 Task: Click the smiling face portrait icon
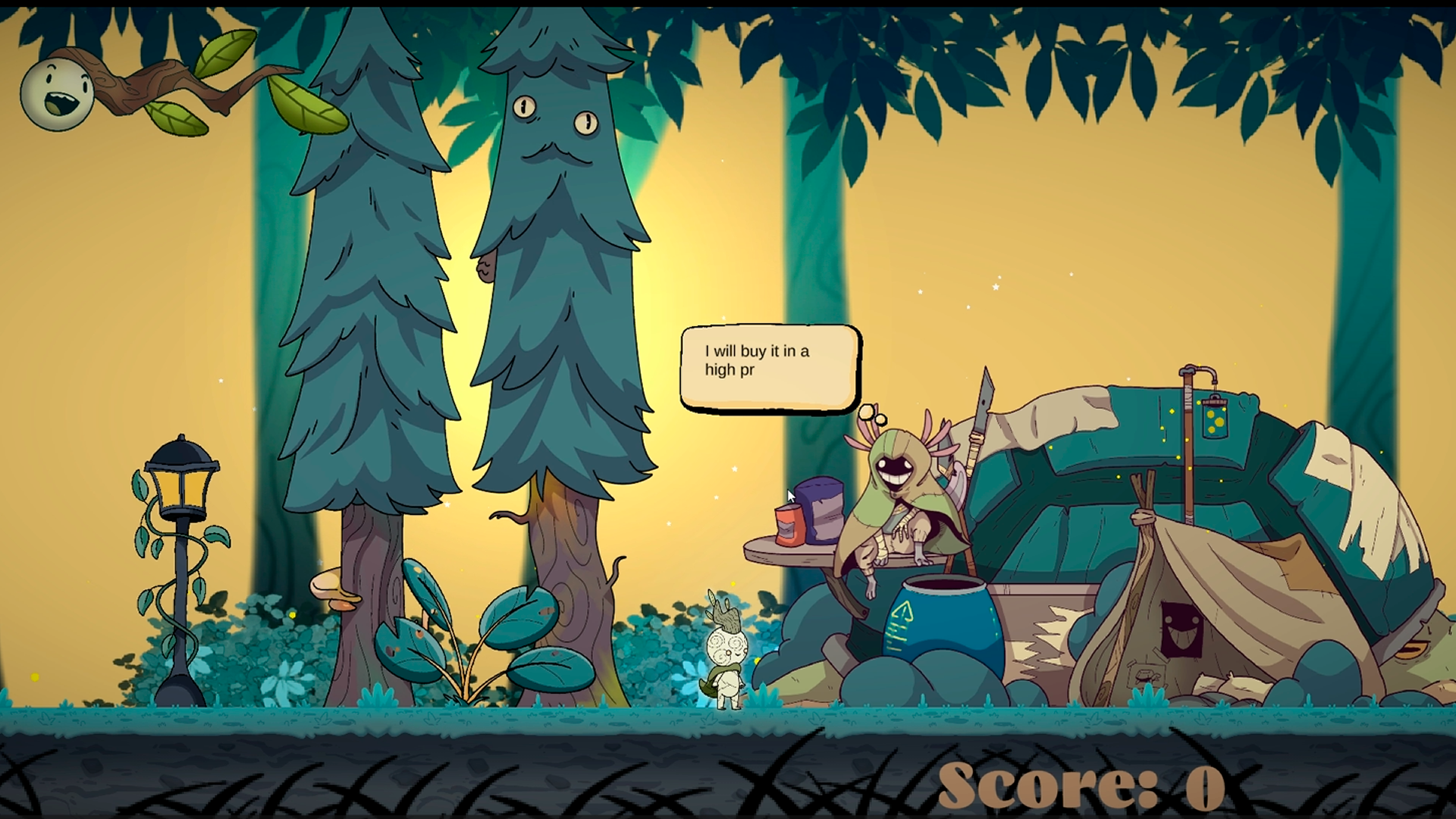[57, 93]
